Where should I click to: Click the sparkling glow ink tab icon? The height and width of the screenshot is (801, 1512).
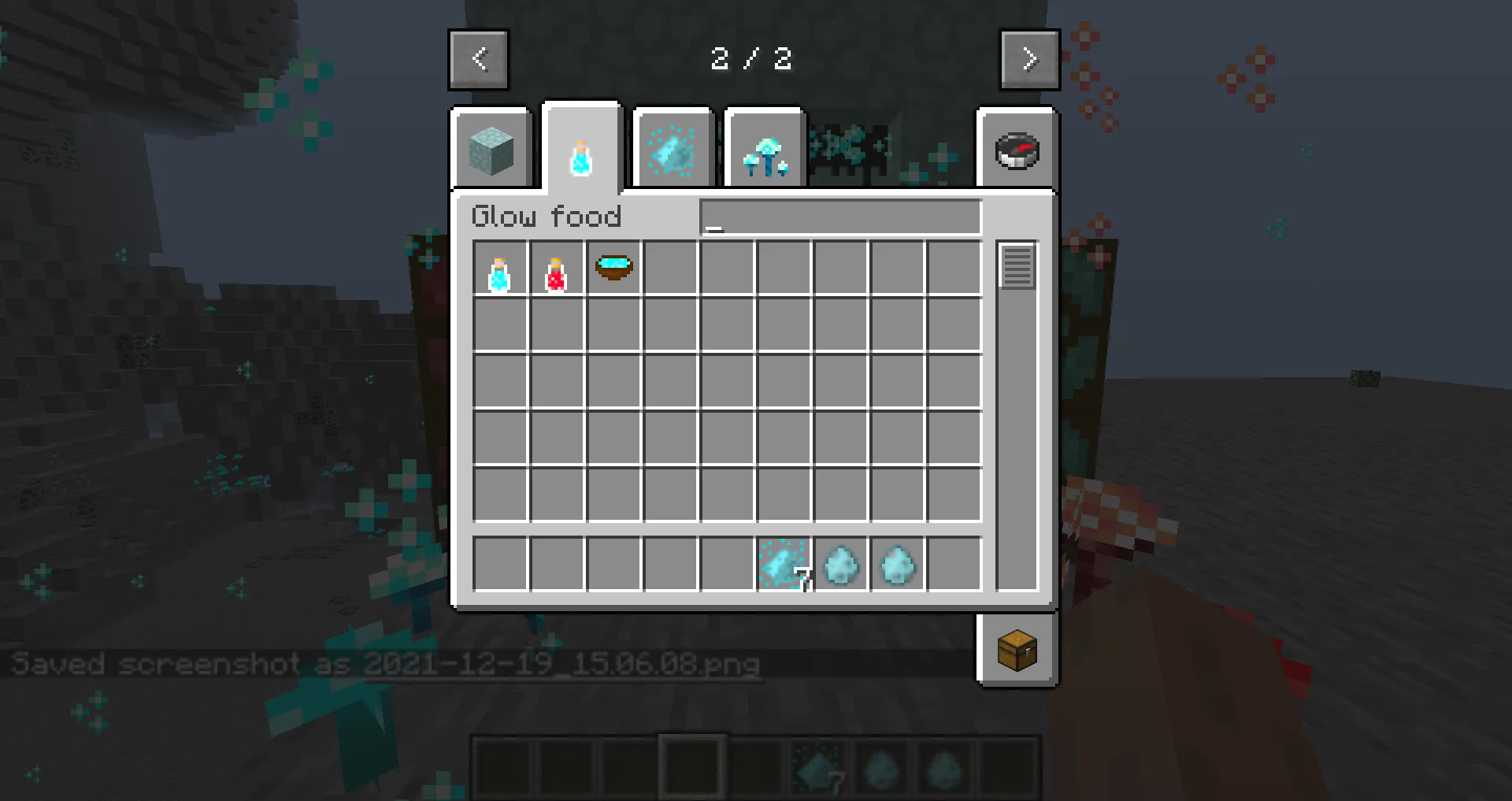point(673,148)
